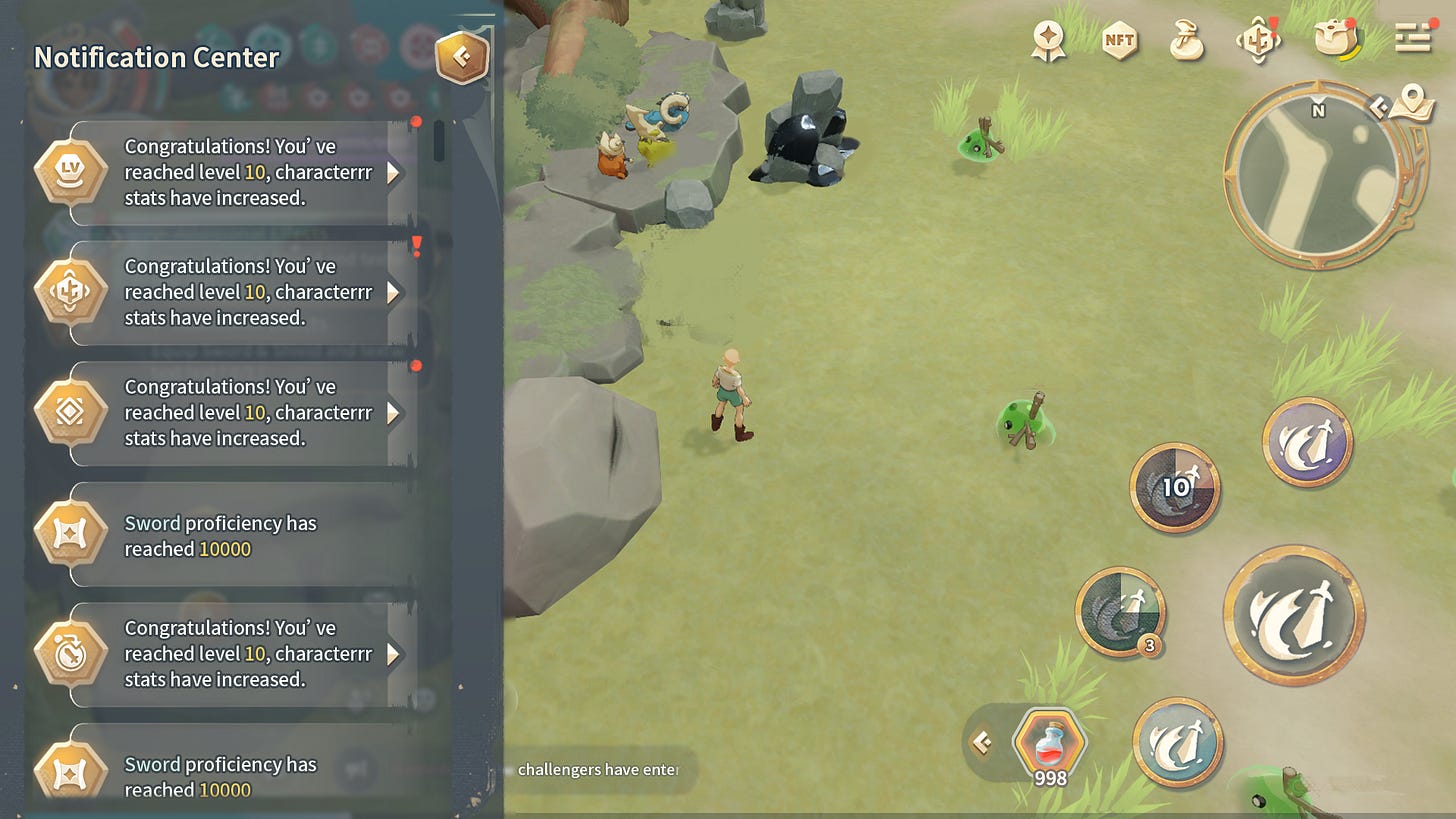Activate the purple sword slash skill

click(1307, 442)
